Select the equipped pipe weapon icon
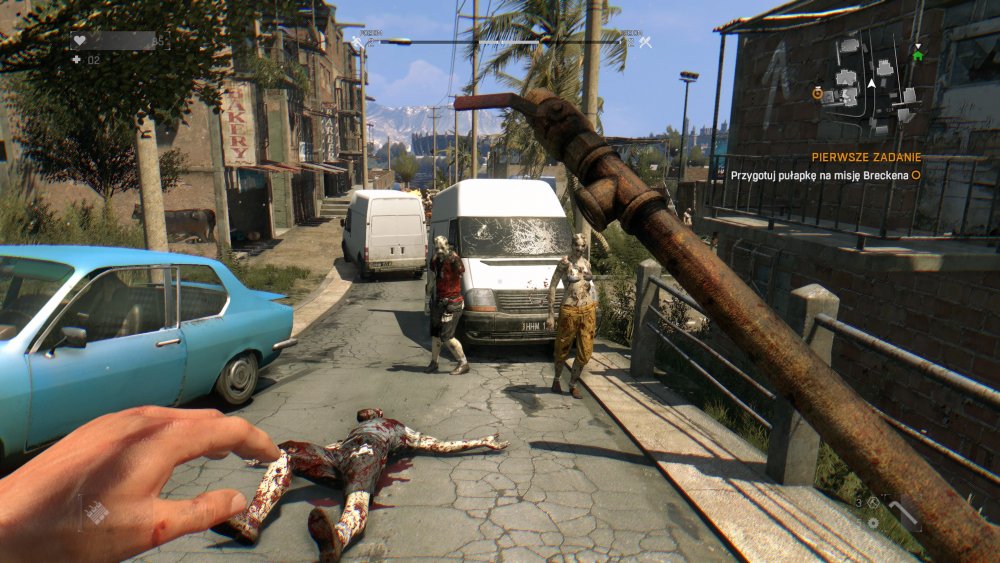 point(905,514)
